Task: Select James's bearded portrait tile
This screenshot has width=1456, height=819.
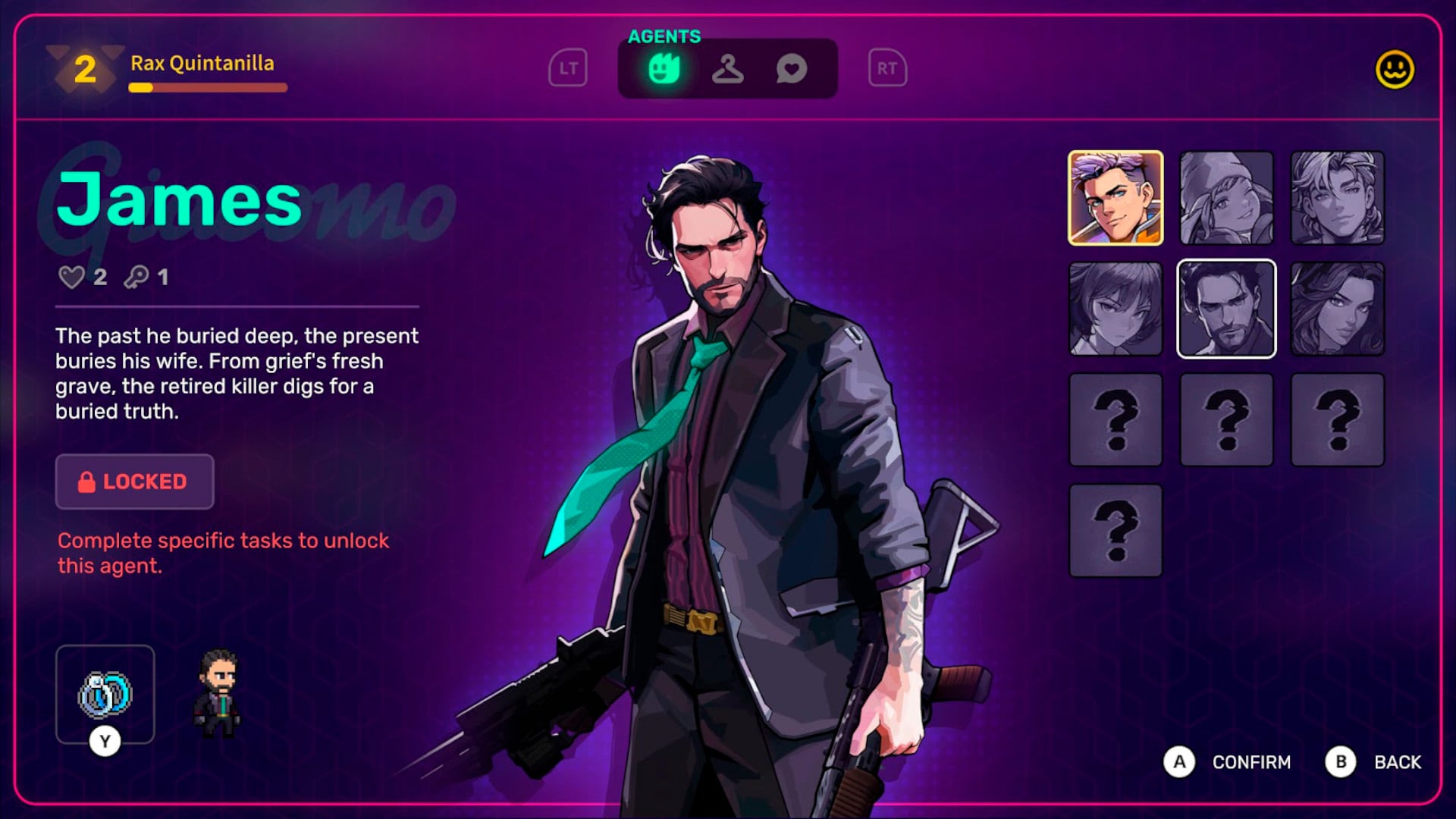Action: 1226,309
